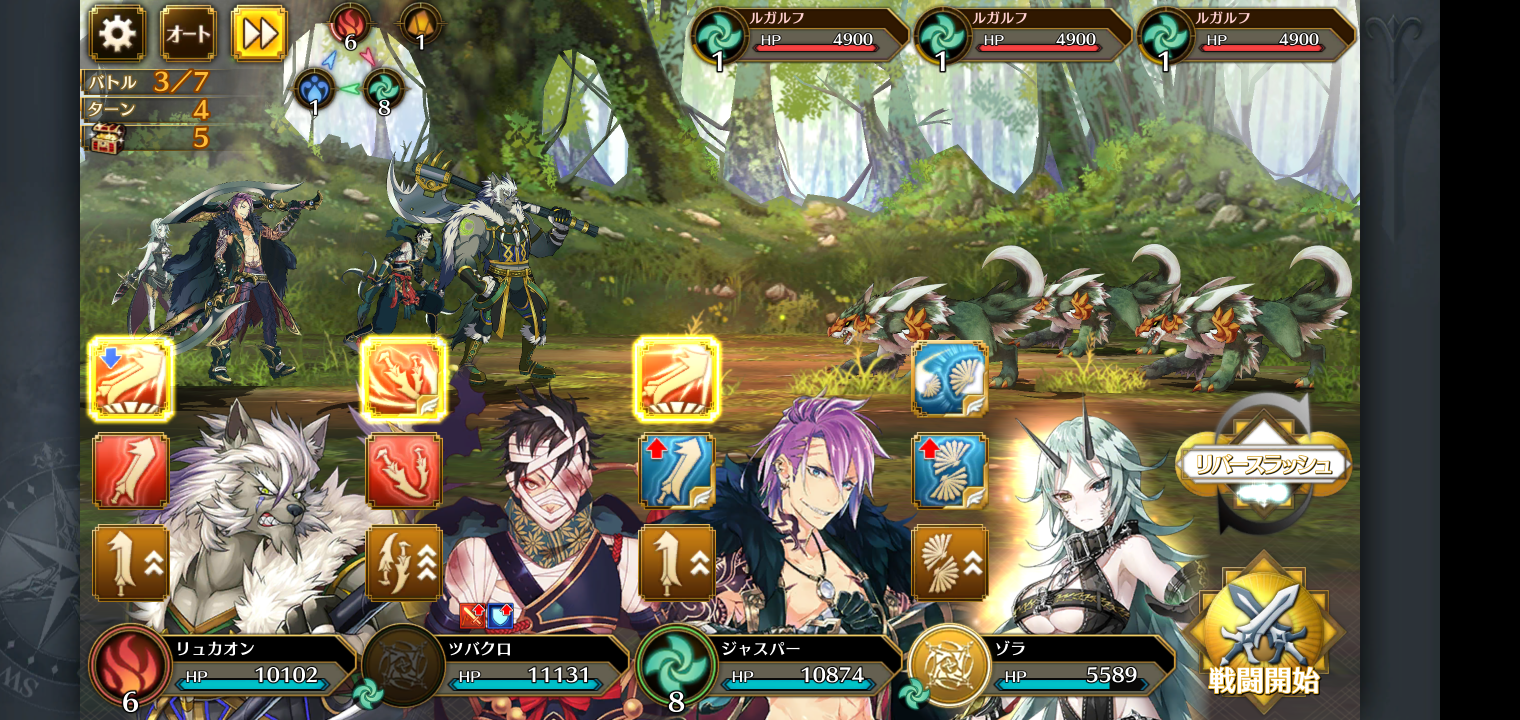This screenshot has width=1520, height=720.
Task: Select ゾラ's blue fan skill without arrow
Action: 950,380
